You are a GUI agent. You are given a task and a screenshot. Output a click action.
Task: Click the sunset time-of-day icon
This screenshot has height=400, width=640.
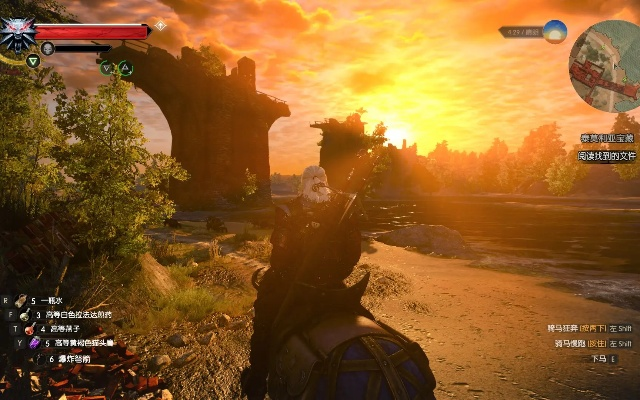(555, 32)
